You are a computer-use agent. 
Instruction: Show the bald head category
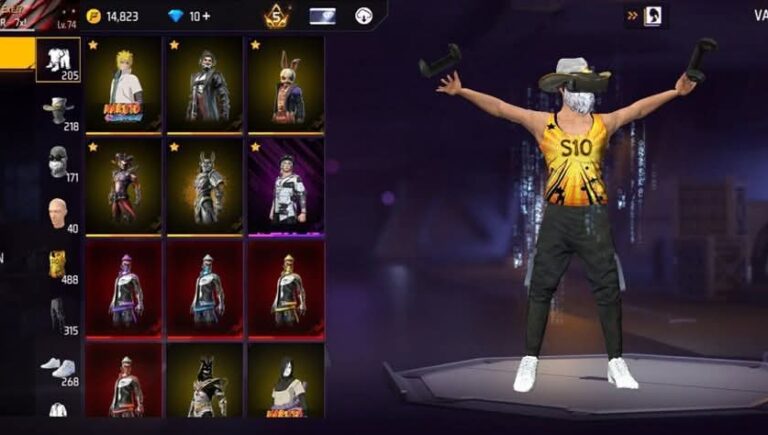pos(58,212)
